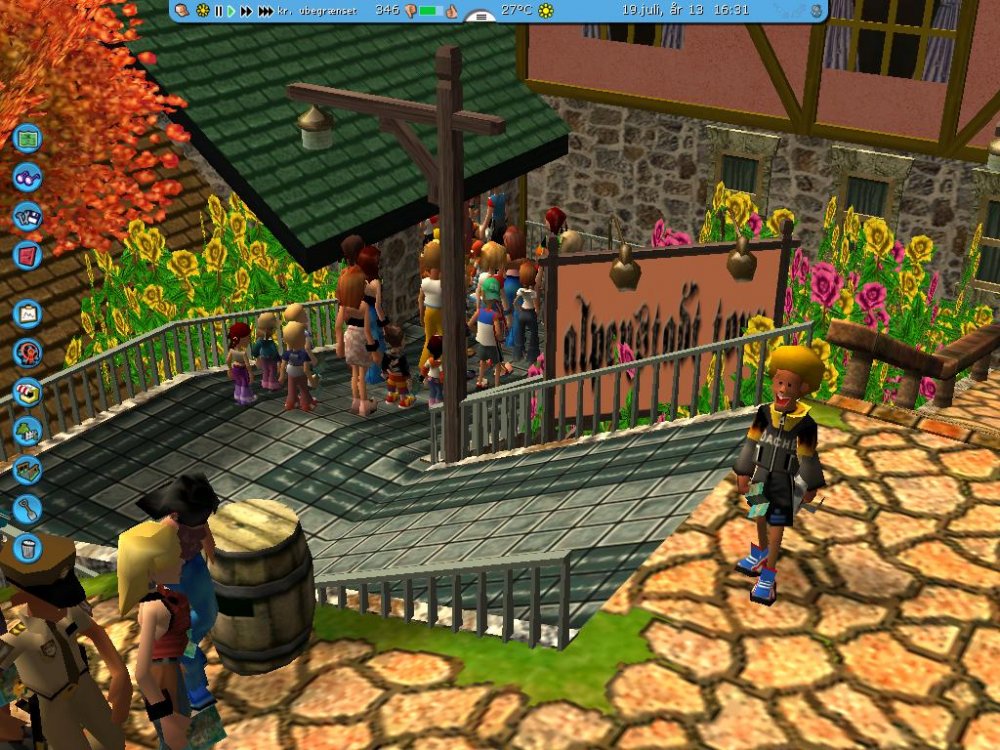Click the red book icon
Screen dimensions: 1000x750
(27, 255)
